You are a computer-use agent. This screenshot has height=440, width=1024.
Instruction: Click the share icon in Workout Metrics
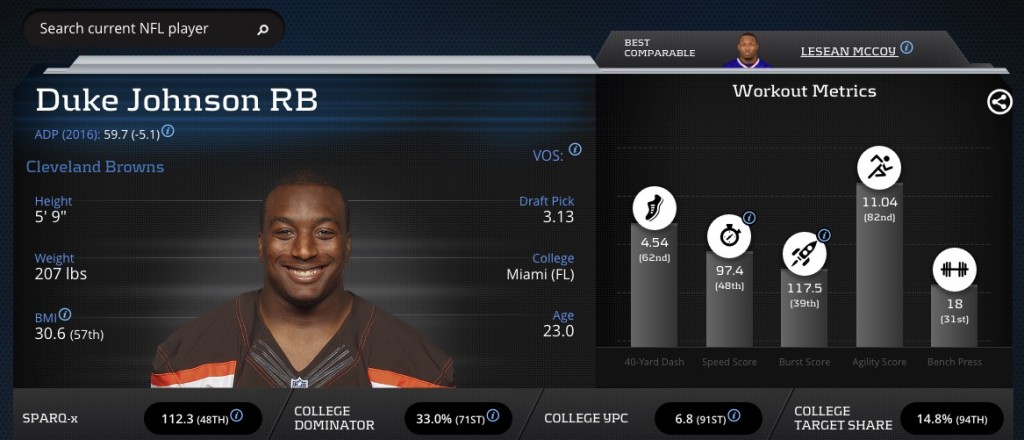click(x=999, y=101)
